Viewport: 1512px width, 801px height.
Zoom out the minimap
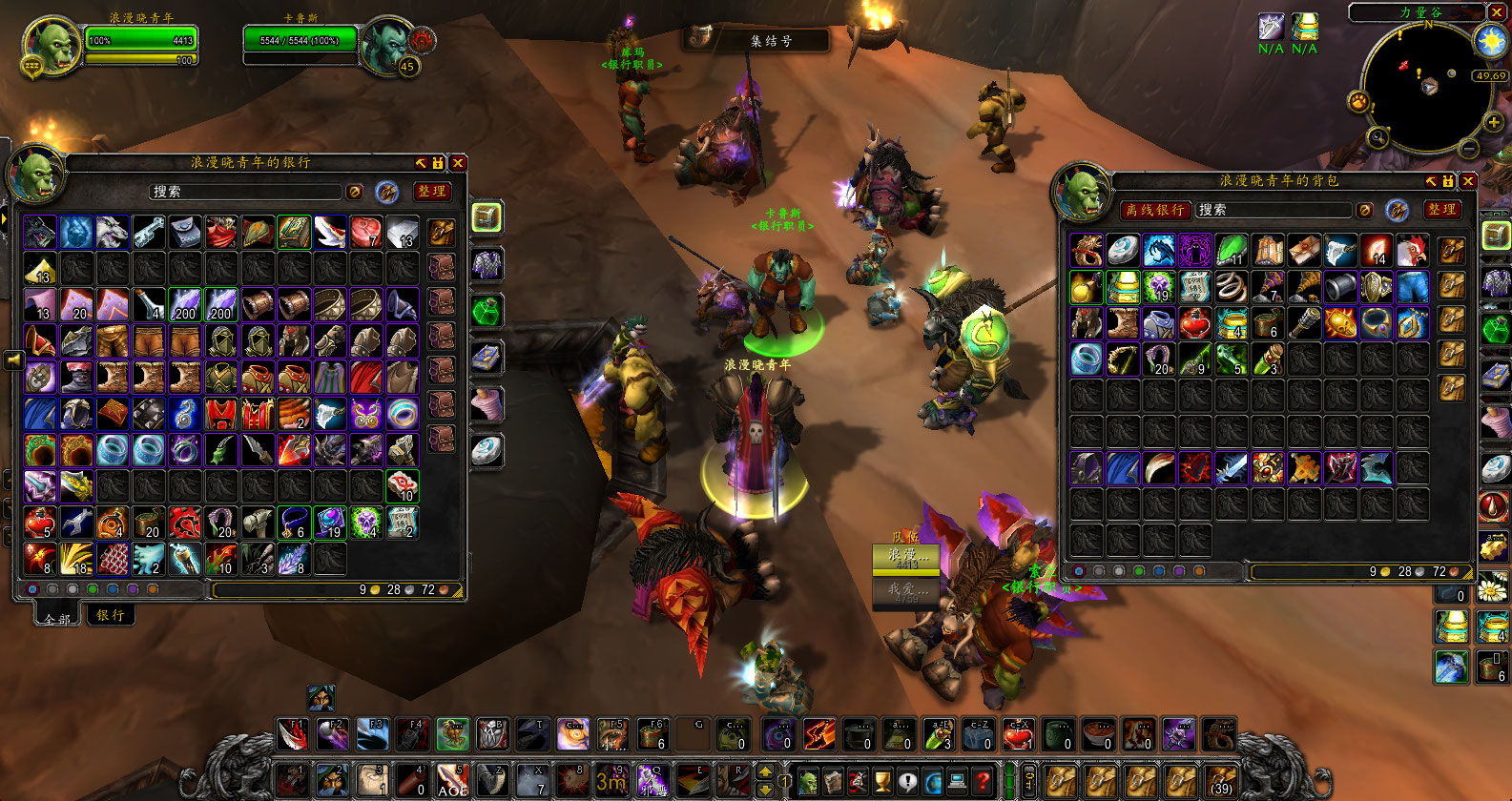1469,149
